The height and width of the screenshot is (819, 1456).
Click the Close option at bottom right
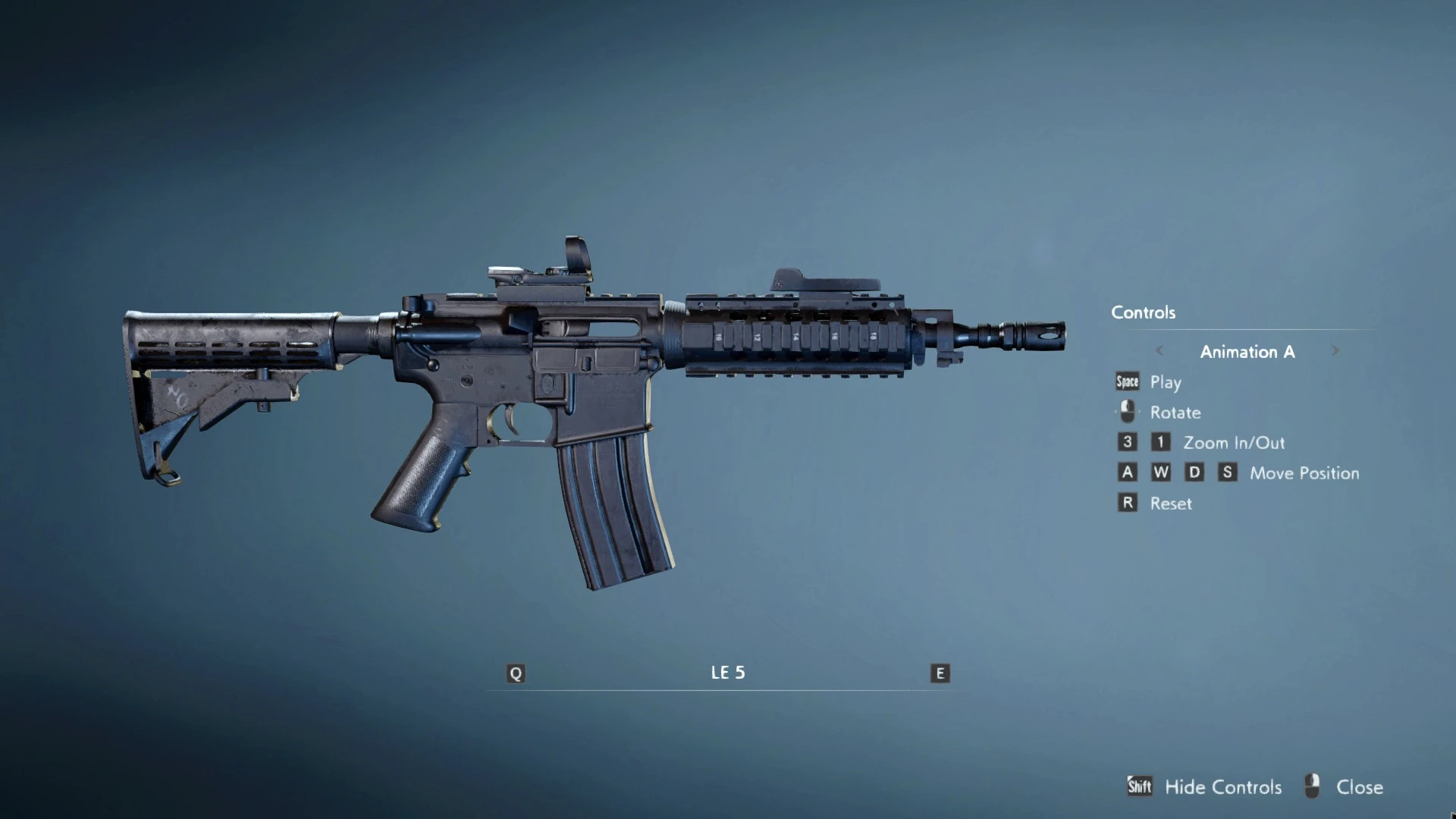[x=1361, y=787]
